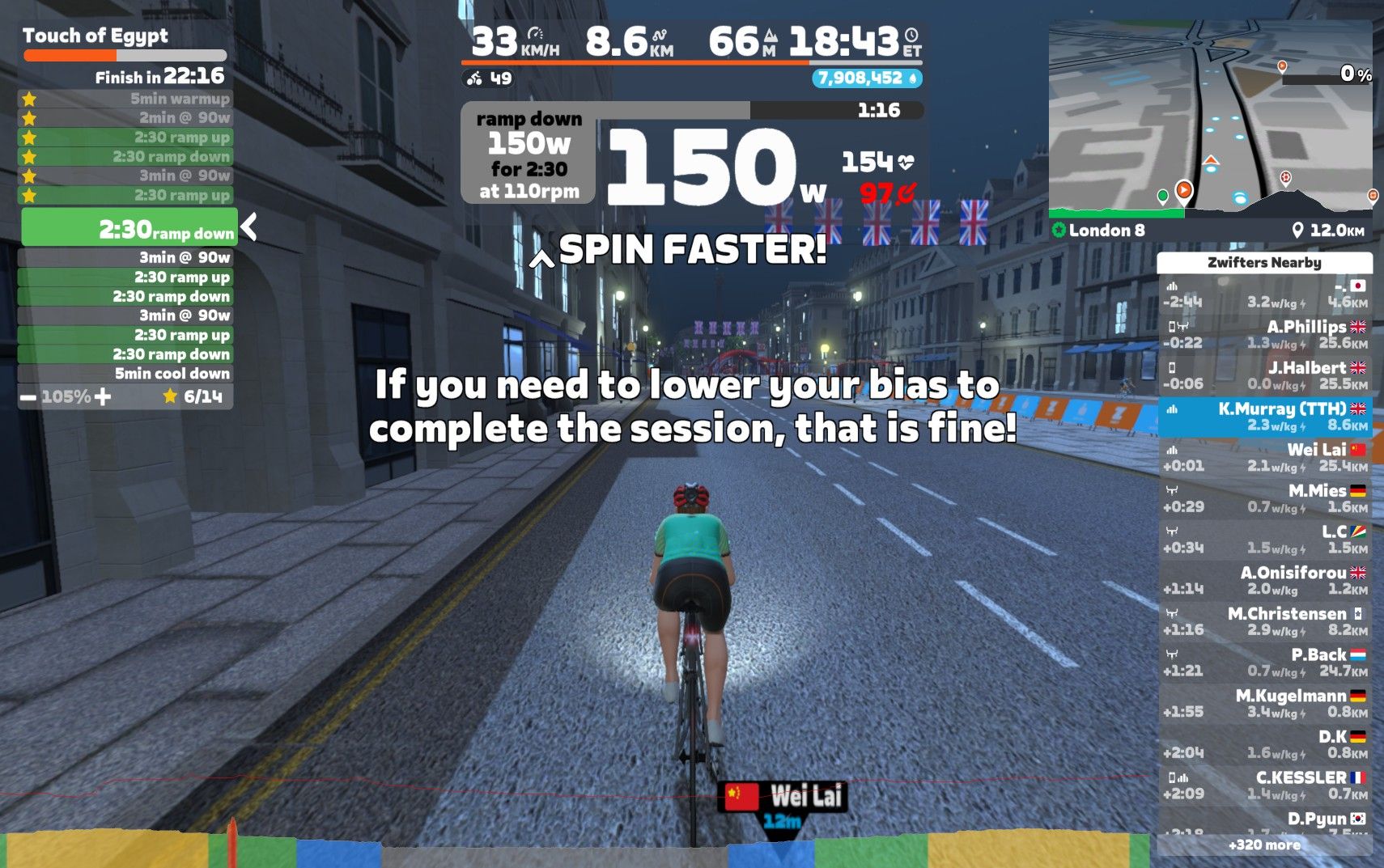View M.Christensen in the nearby list

tap(1264, 621)
